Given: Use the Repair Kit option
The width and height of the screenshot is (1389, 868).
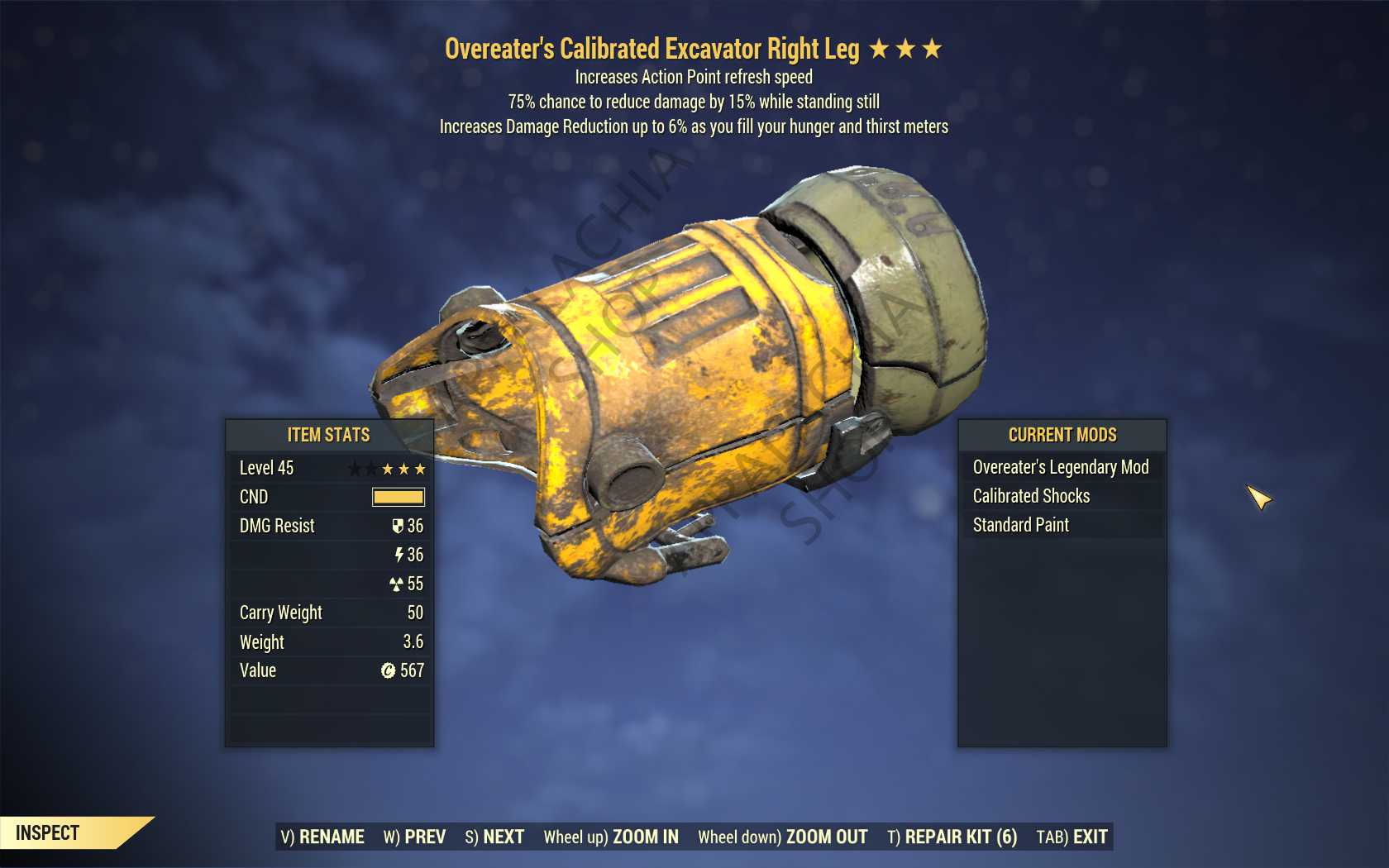Looking at the screenshot, I should coord(952,837).
